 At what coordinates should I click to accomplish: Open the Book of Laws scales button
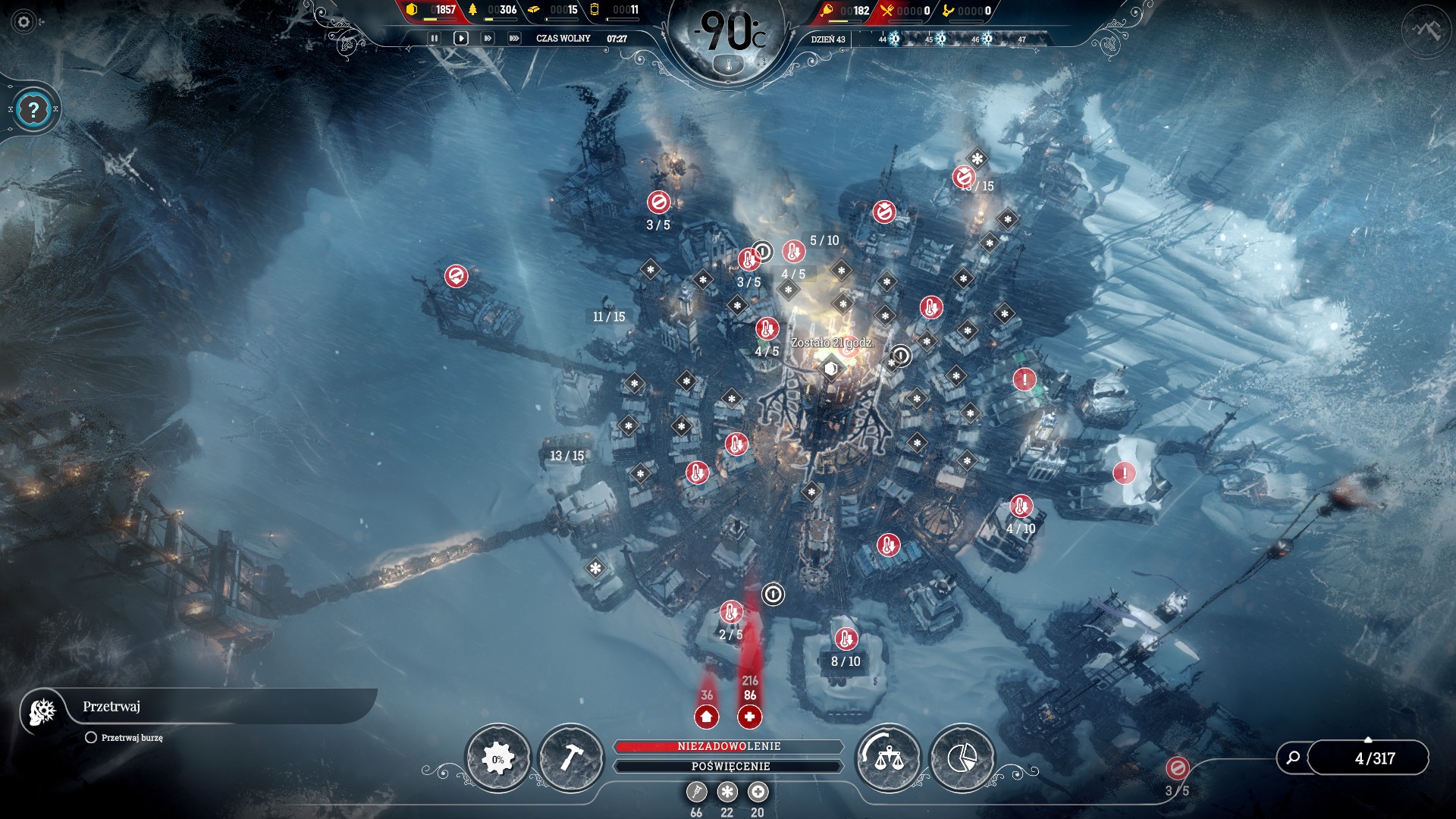tap(887, 758)
